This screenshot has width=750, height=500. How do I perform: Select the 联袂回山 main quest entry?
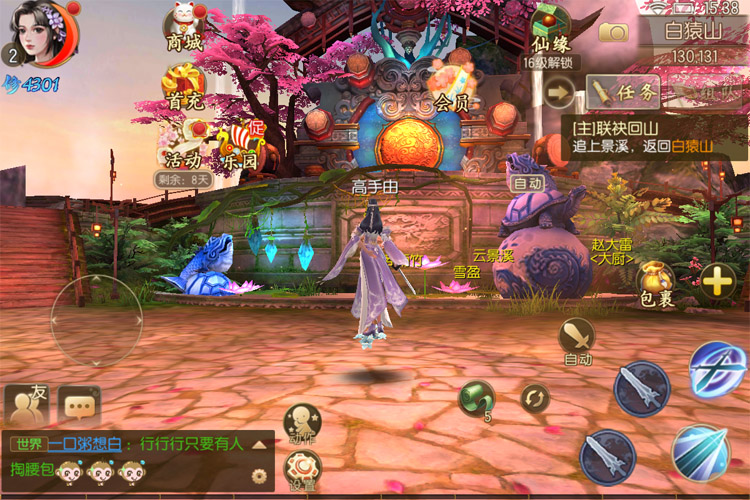[650, 136]
